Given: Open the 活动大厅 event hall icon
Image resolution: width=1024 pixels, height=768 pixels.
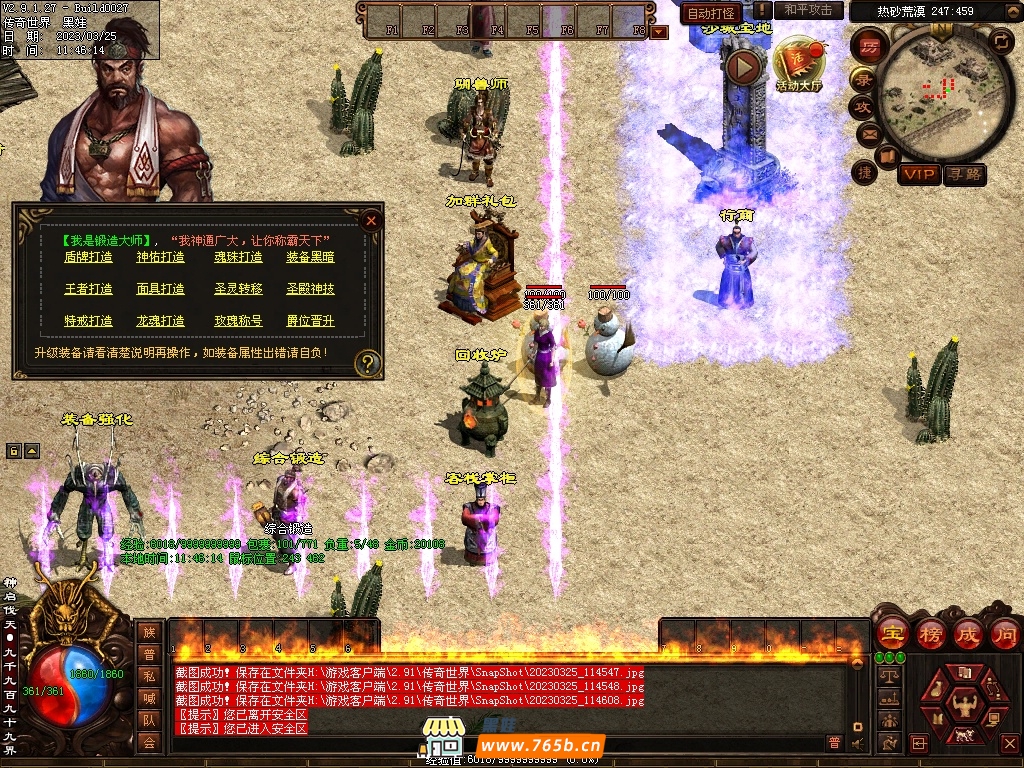Looking at the screenshot, I should click(x=797, y=65).
